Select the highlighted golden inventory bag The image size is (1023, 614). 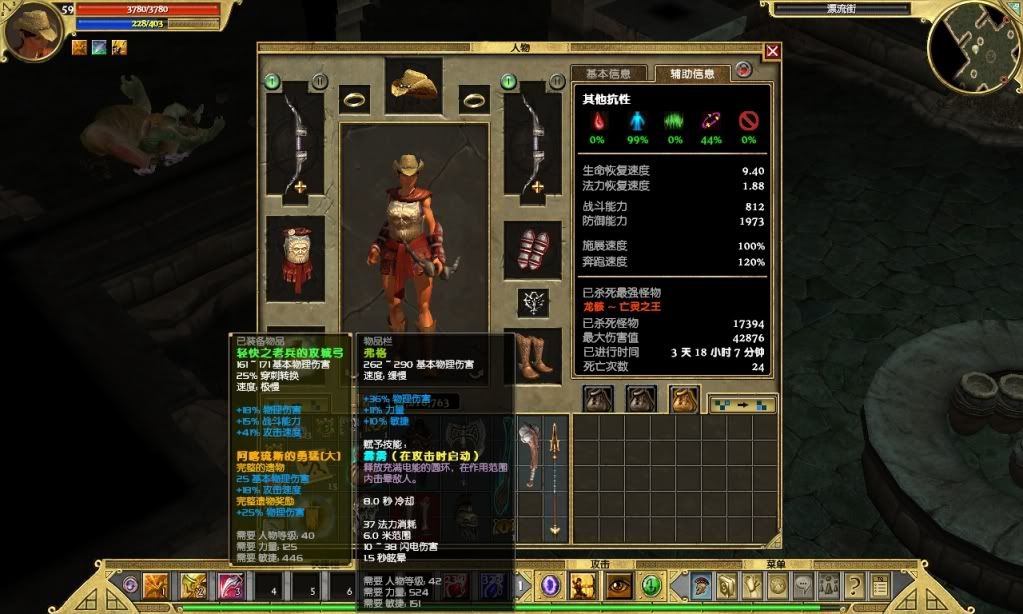[683, 399]
